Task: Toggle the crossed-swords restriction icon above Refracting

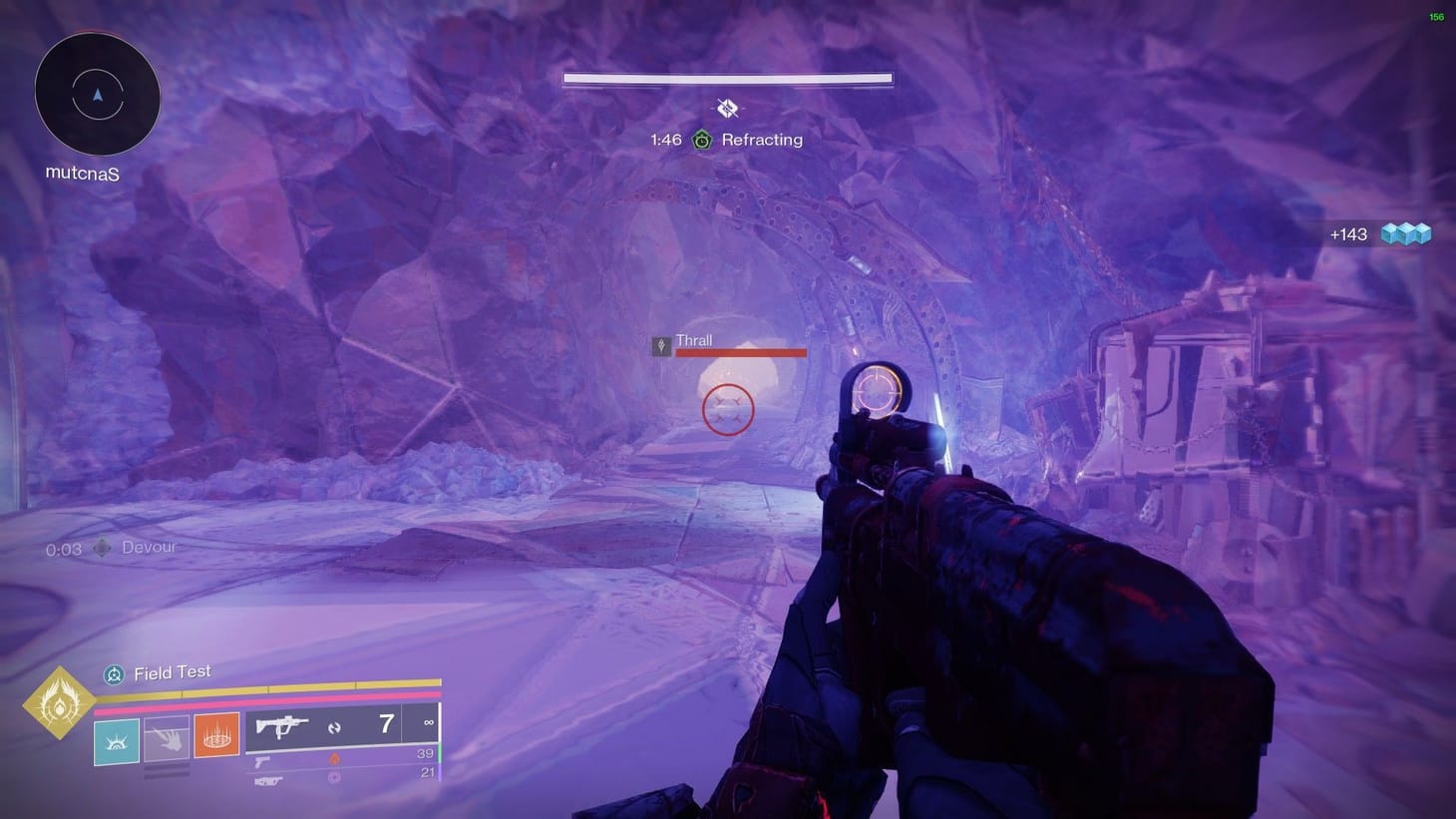Action: click(x=727, y=108)
